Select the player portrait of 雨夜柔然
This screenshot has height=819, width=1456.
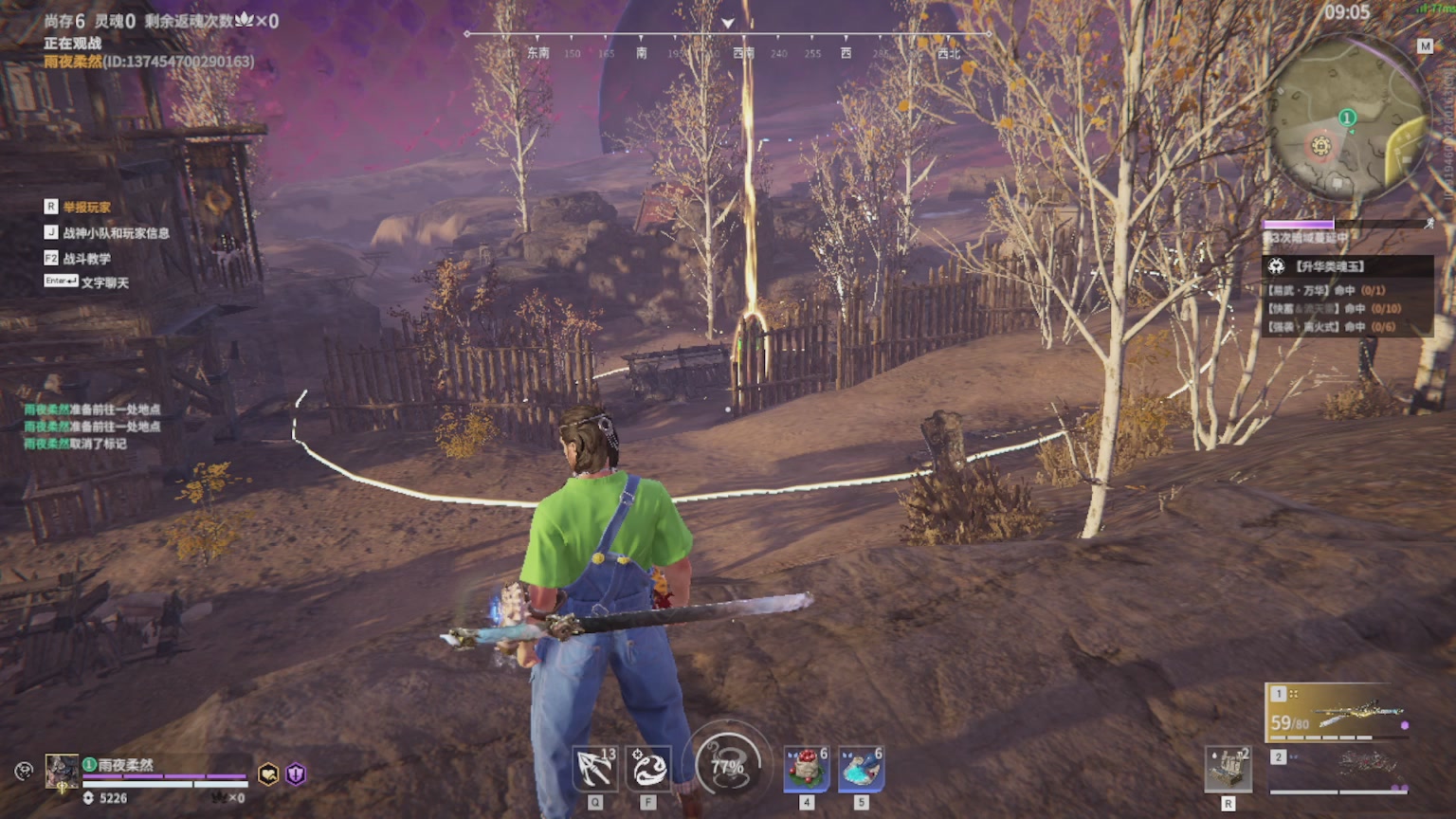pos(63,771)
